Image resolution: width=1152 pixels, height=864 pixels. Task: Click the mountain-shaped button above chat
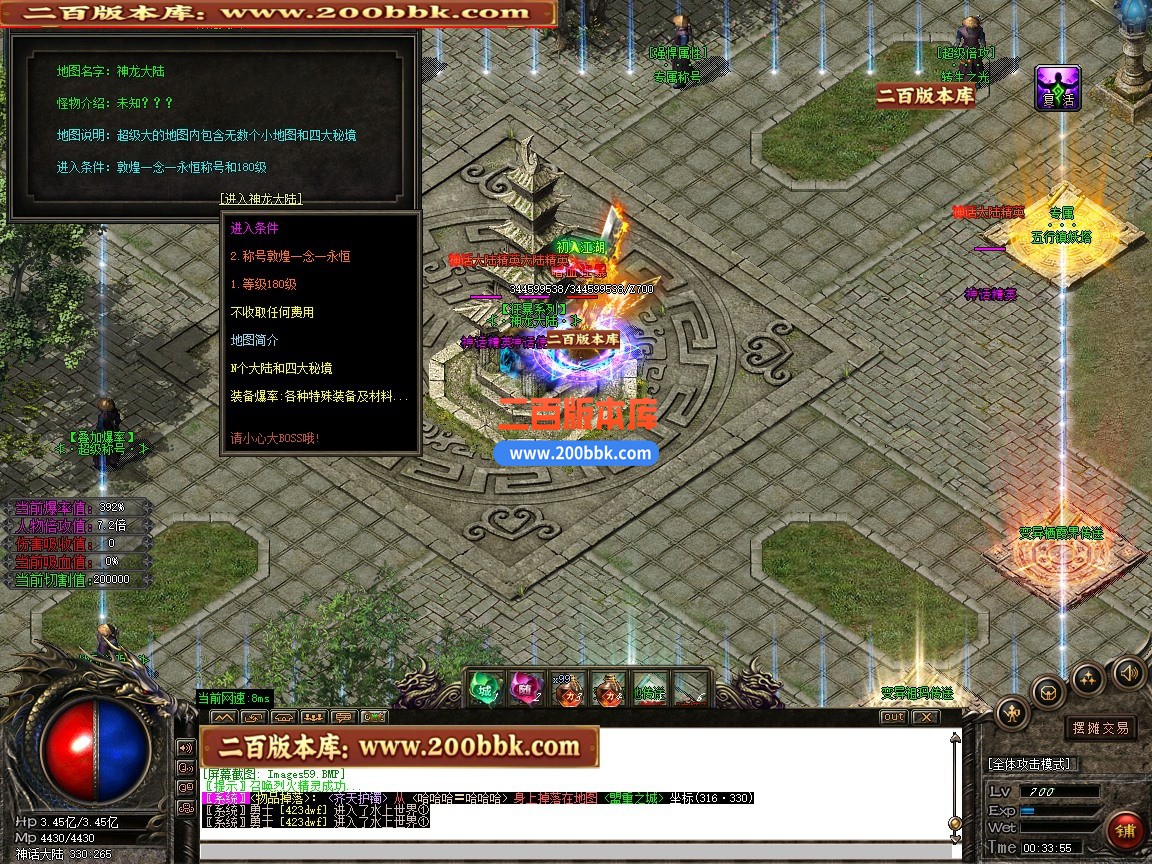coord(225,717)
